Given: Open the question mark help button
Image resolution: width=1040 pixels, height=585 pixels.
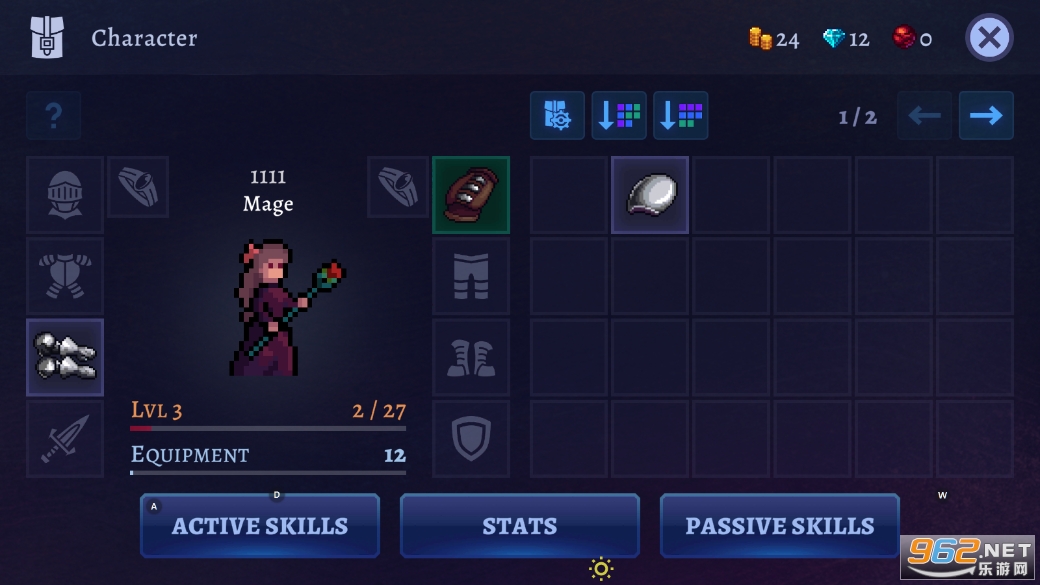Looking at the screenshot, I should [x=54, y=116].
